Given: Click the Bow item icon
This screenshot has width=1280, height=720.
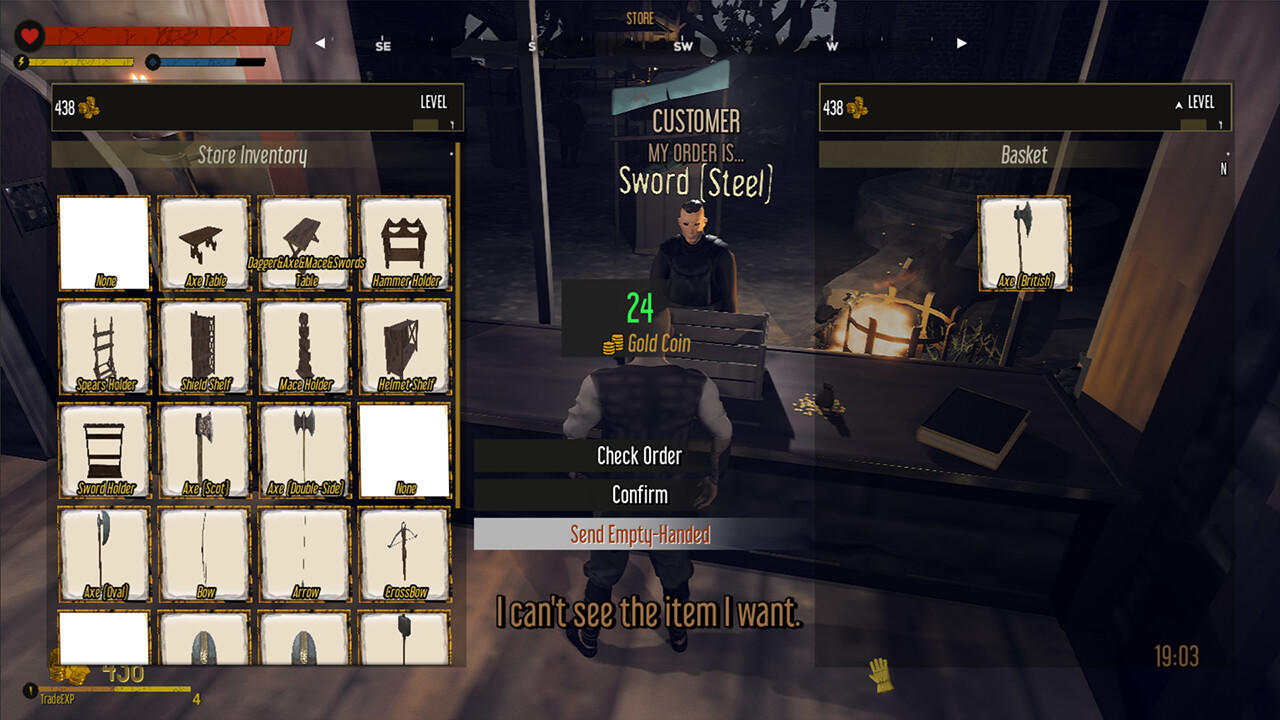Looking at the screenshot, I should (203, 553).
